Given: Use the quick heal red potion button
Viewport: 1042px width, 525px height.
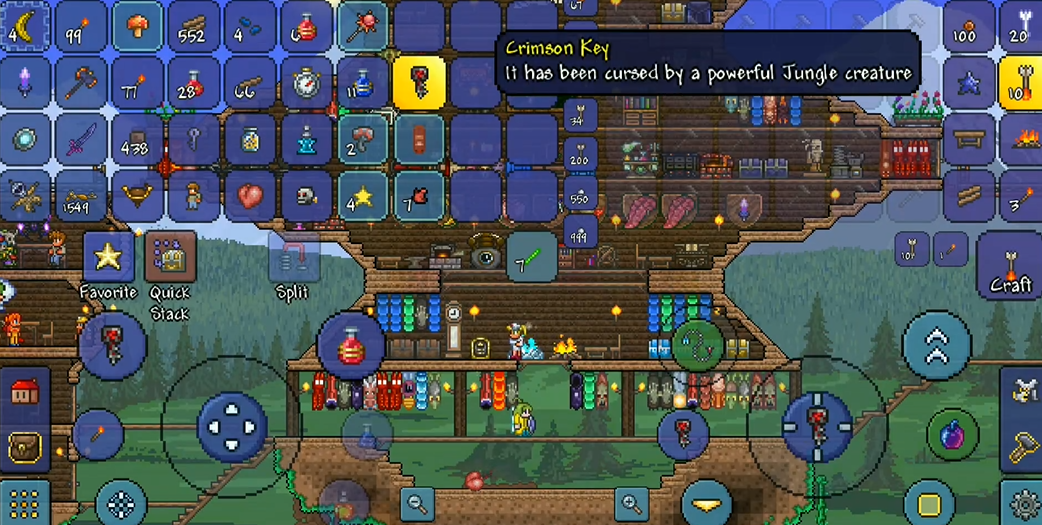Looking at the screenshot, I should point(351,346).
